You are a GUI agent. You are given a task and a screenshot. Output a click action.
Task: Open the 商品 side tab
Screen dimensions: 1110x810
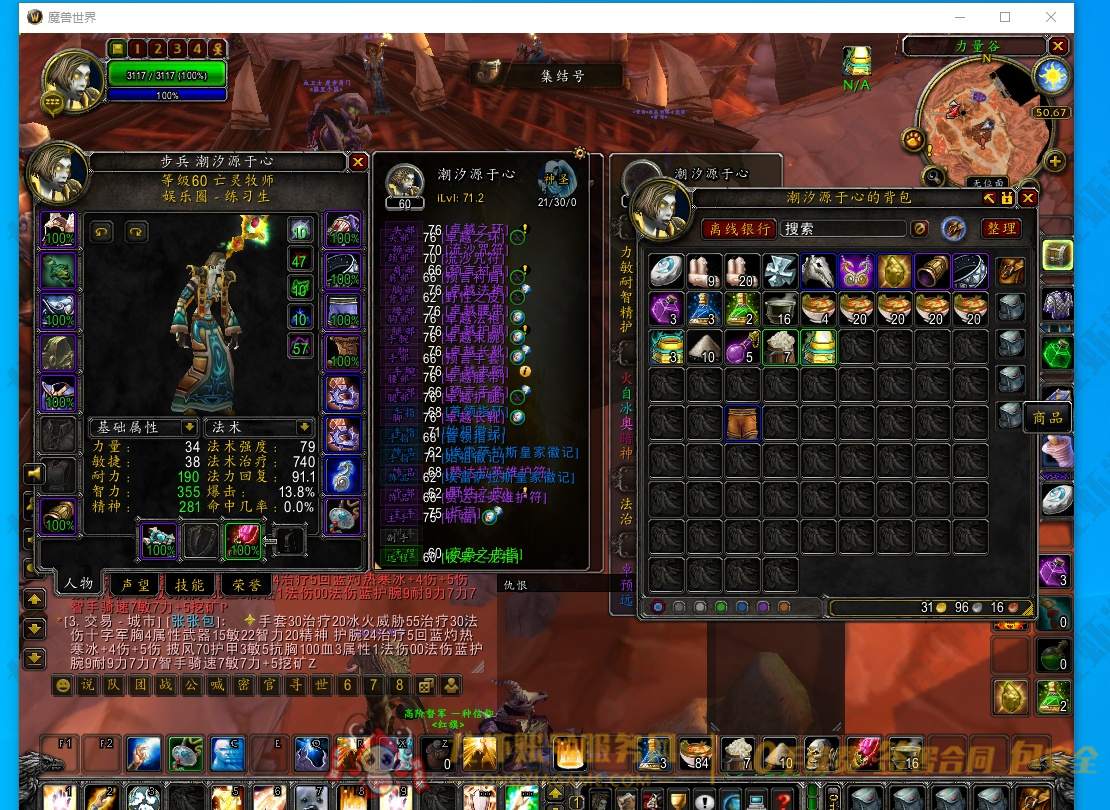(1047, 418)
